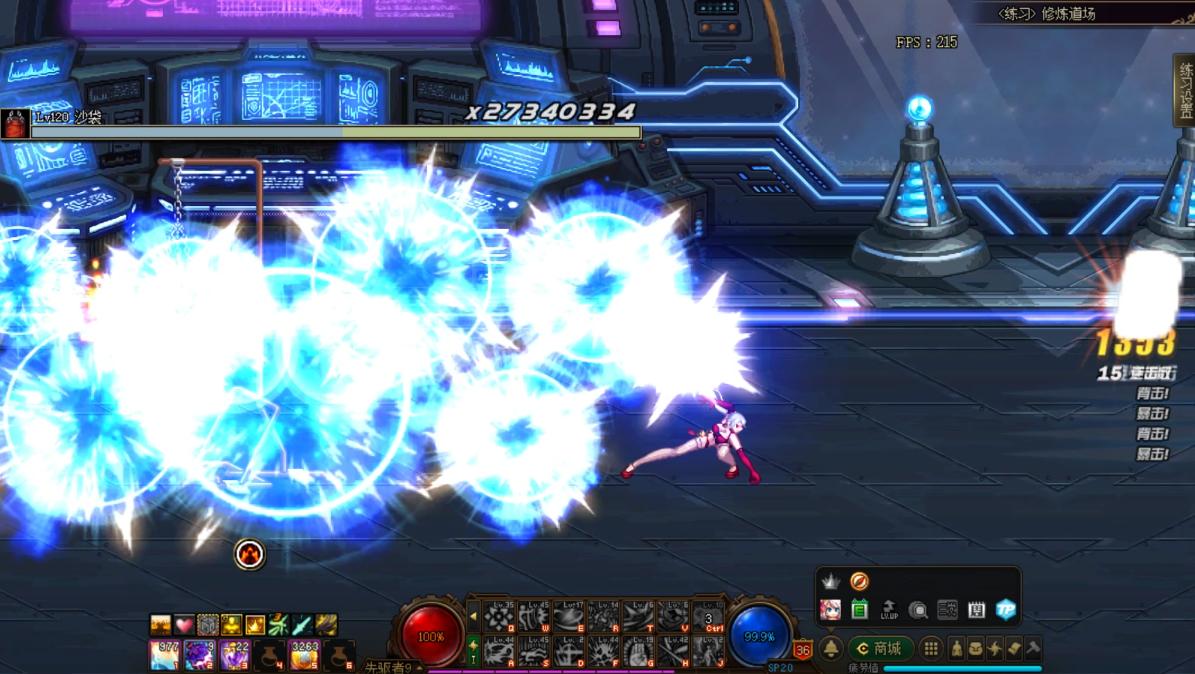Click the orange compass icon
Image resolution: width=1195 pixels, height=674 pixels.
859,581
